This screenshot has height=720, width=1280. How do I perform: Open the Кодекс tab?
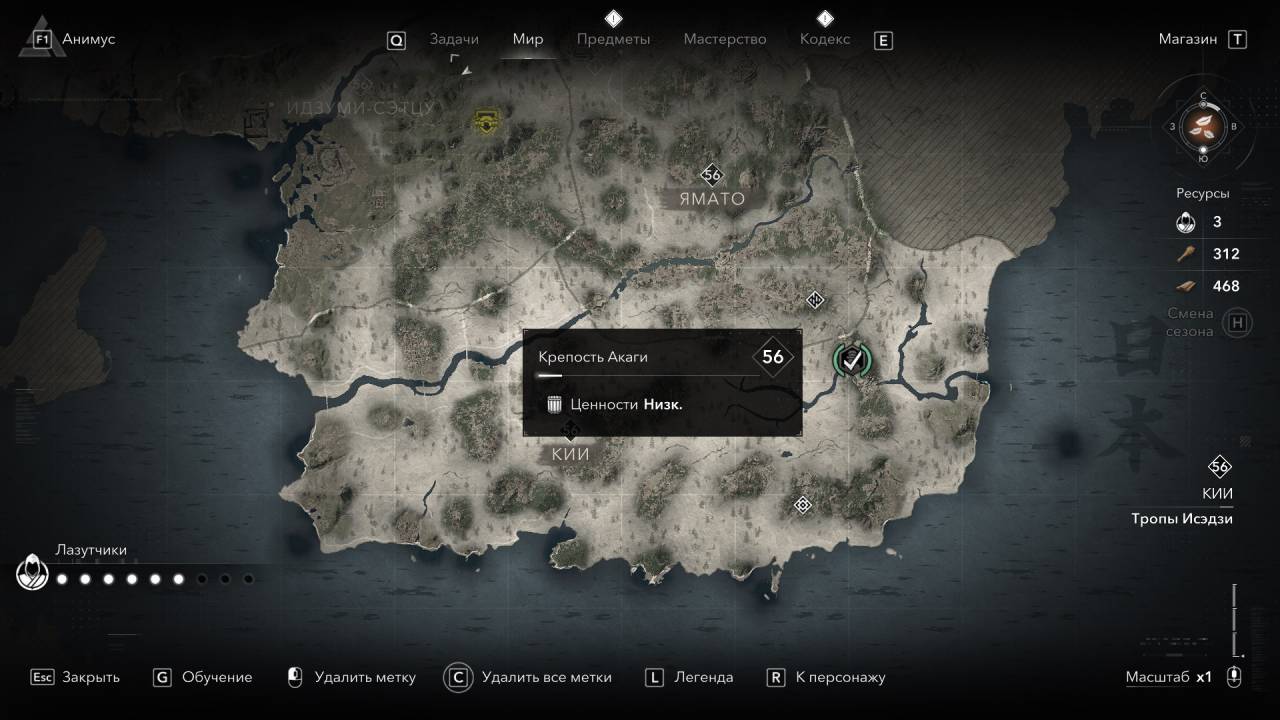[825, 39]
